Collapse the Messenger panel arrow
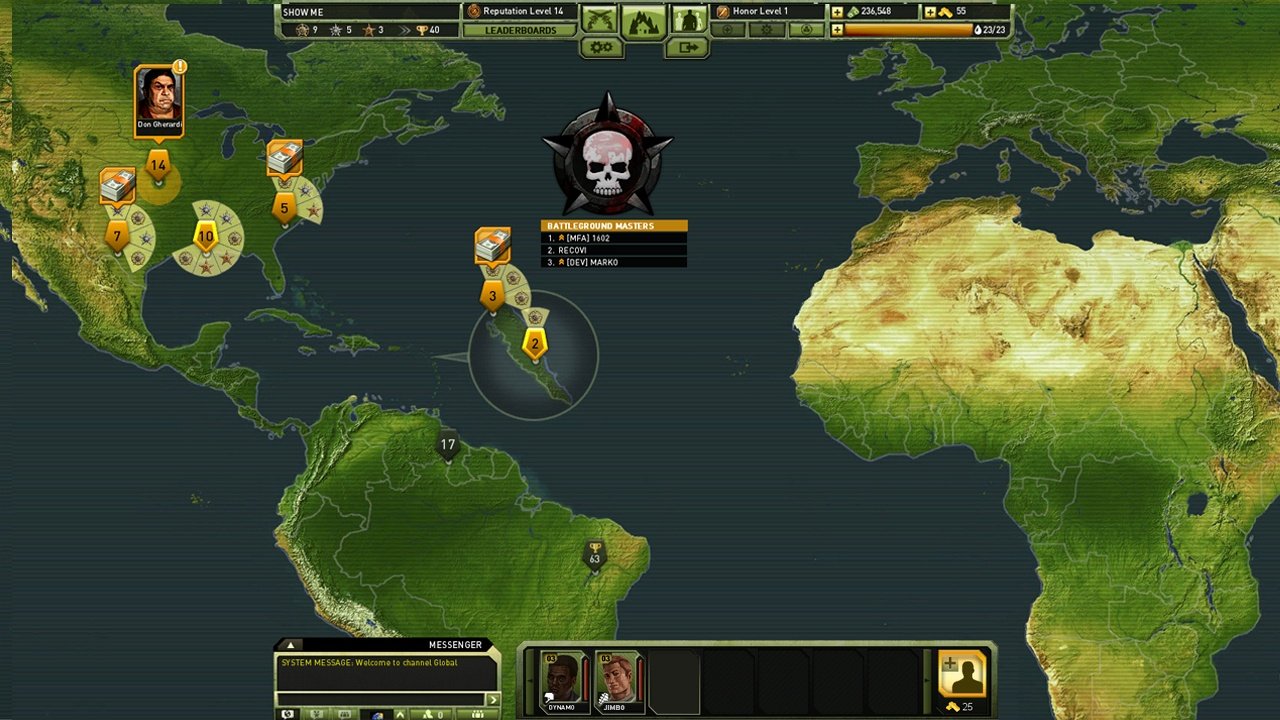The image size is (1280, 720). point(291,645)
